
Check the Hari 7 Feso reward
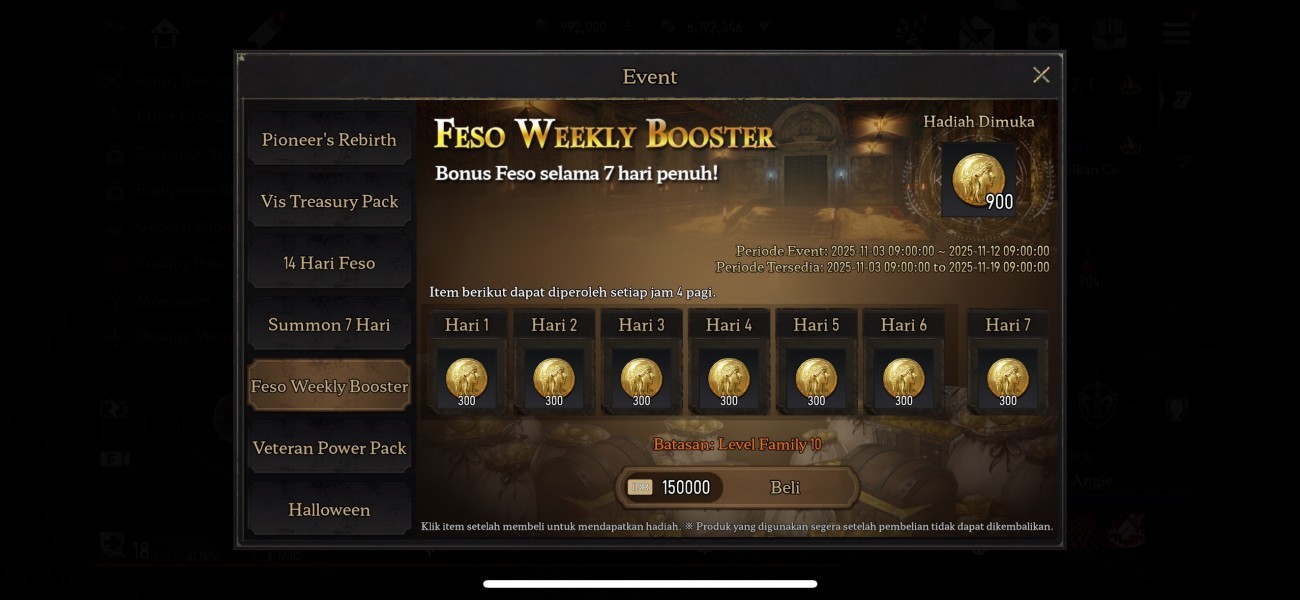coord(1008,380)
